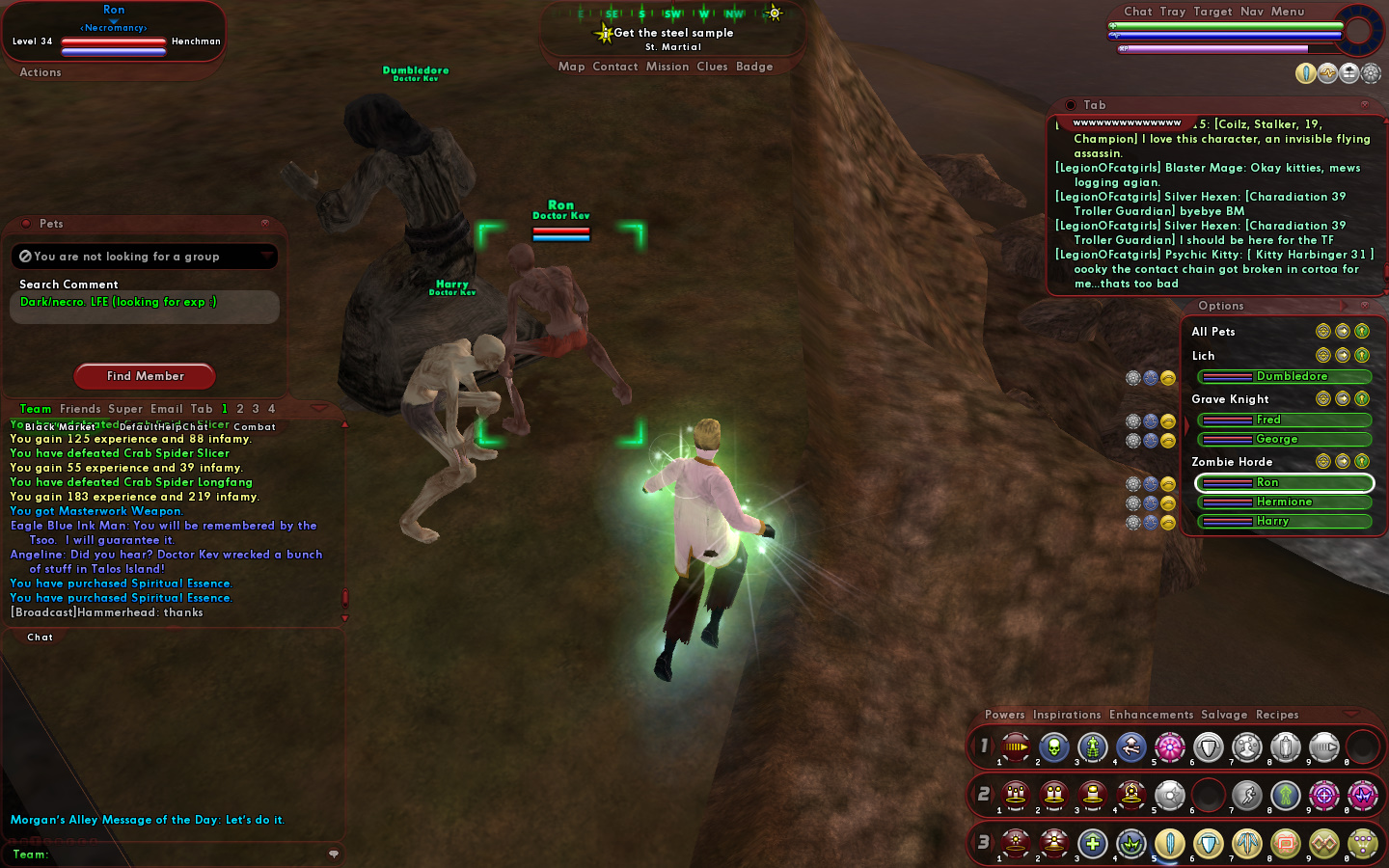
Task: Switch to the Friends tab
Action: tap(80, 409)
